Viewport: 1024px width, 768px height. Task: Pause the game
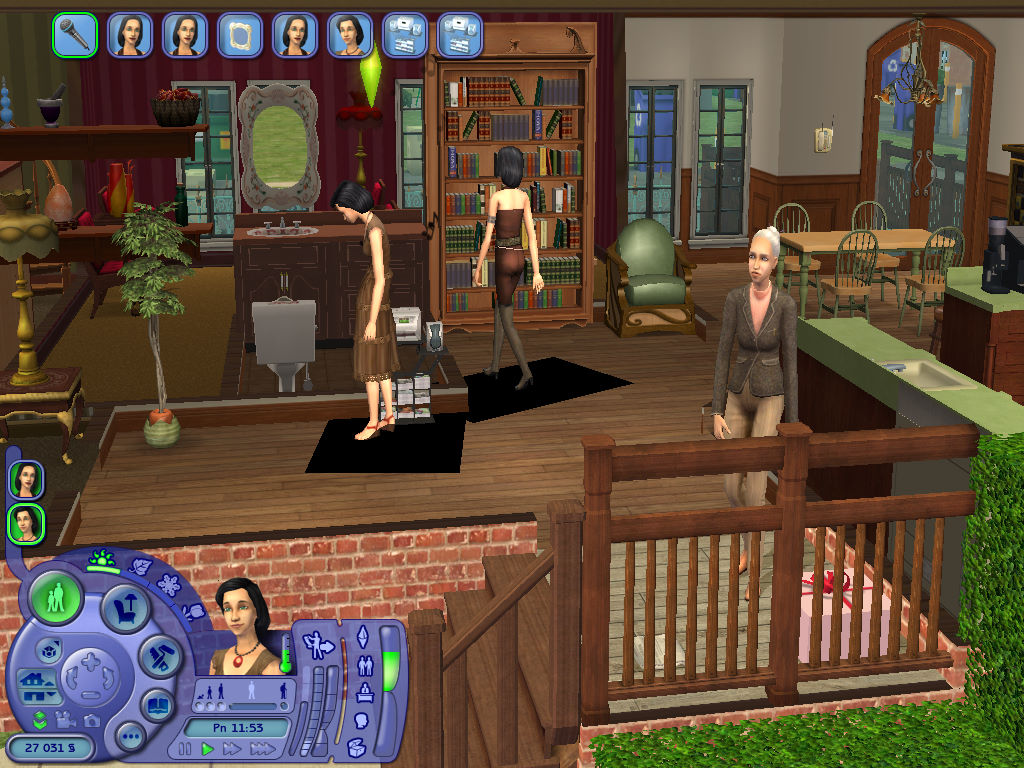pos(184,748)
